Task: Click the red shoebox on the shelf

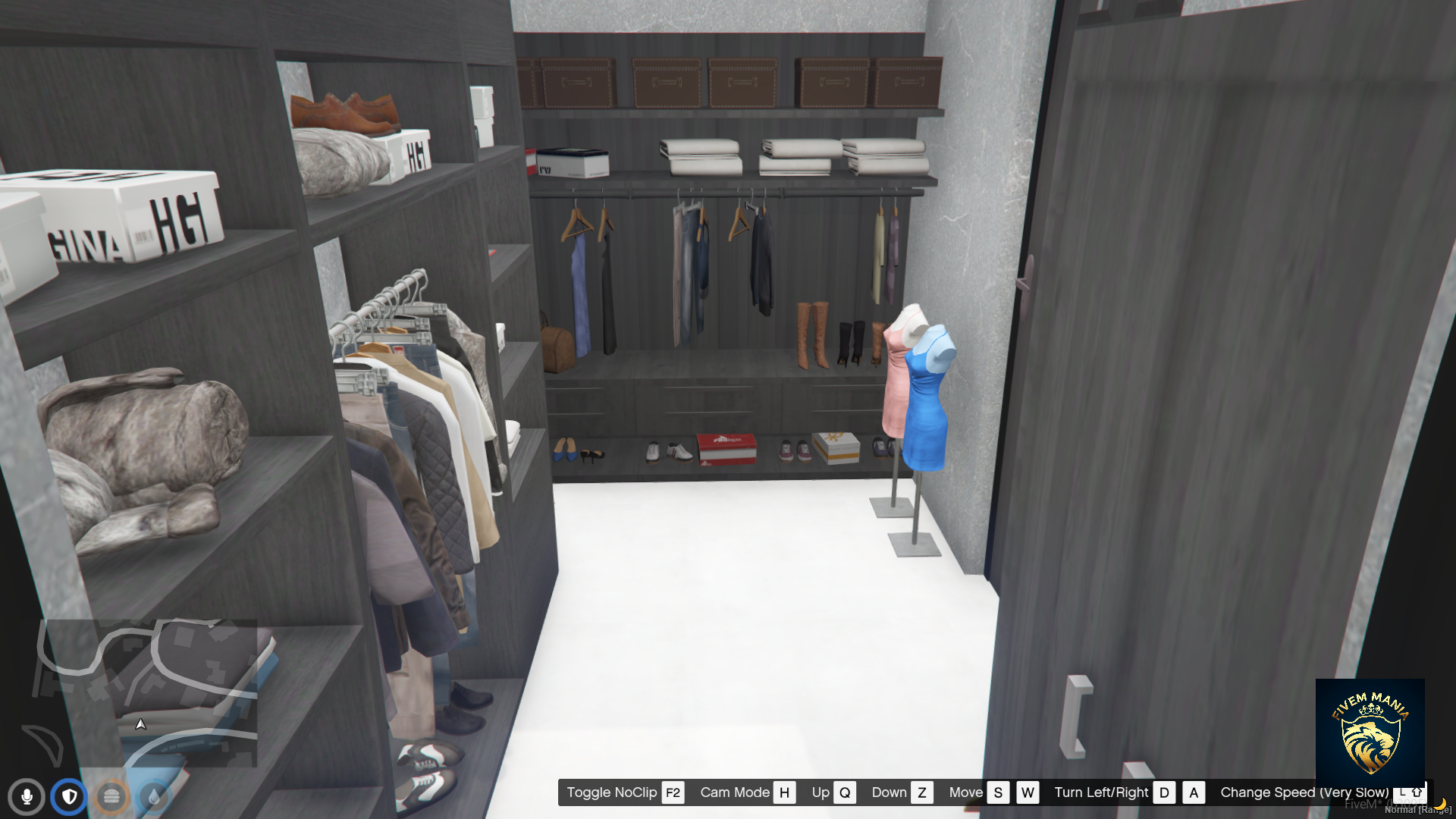Action: [724, 447]
